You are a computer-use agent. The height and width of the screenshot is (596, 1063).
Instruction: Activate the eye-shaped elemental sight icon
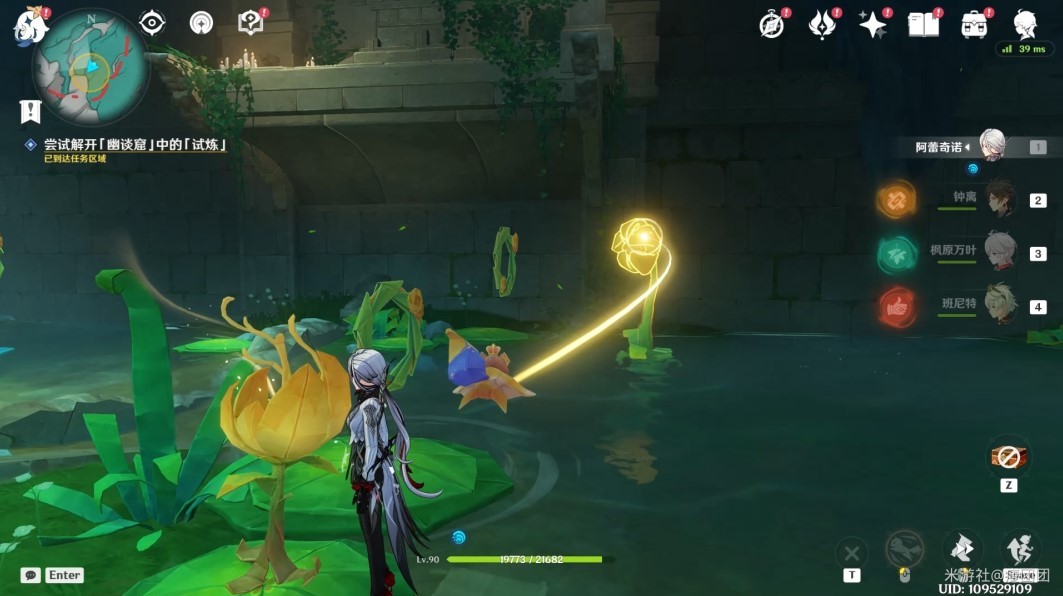[x=152, y=23]
